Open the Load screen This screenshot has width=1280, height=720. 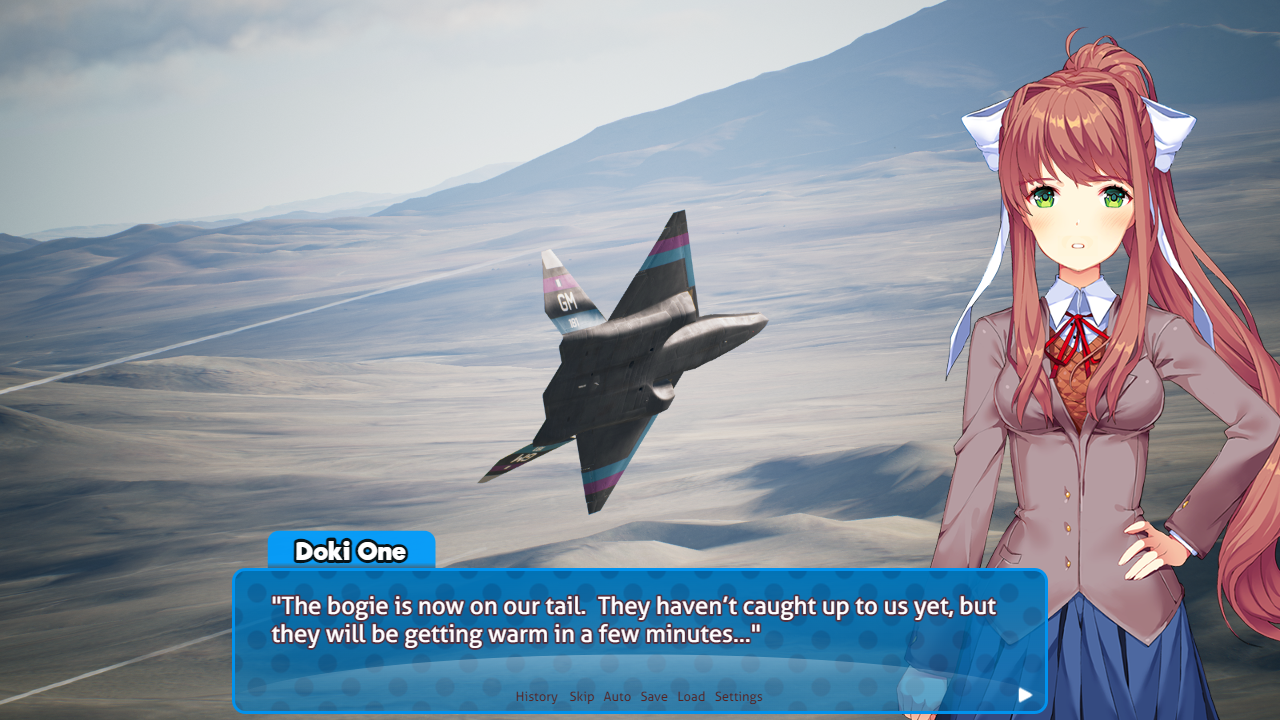click(x=690, y=696)
